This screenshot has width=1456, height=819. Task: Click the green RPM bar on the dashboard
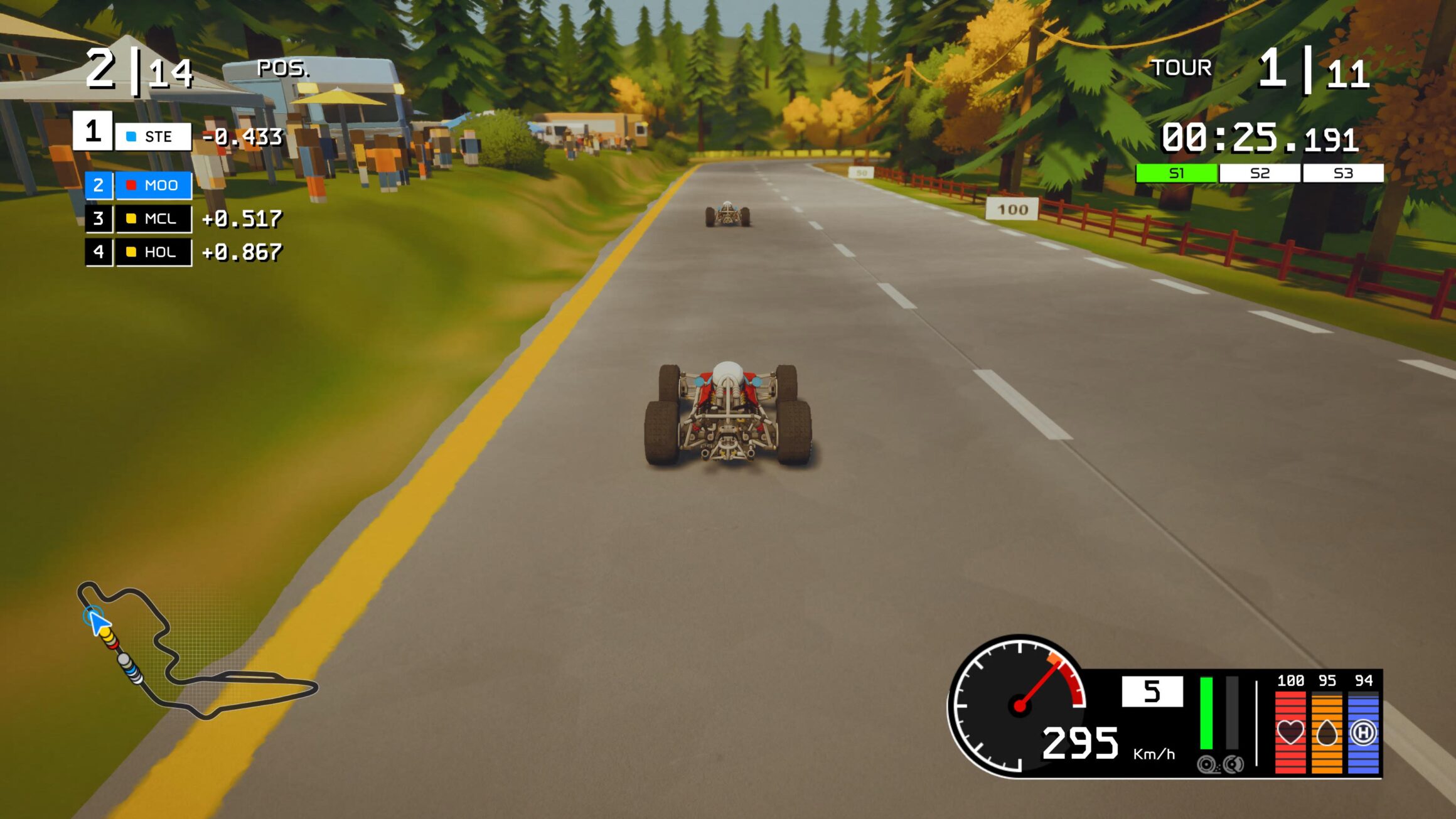[x=1206, y=713]
